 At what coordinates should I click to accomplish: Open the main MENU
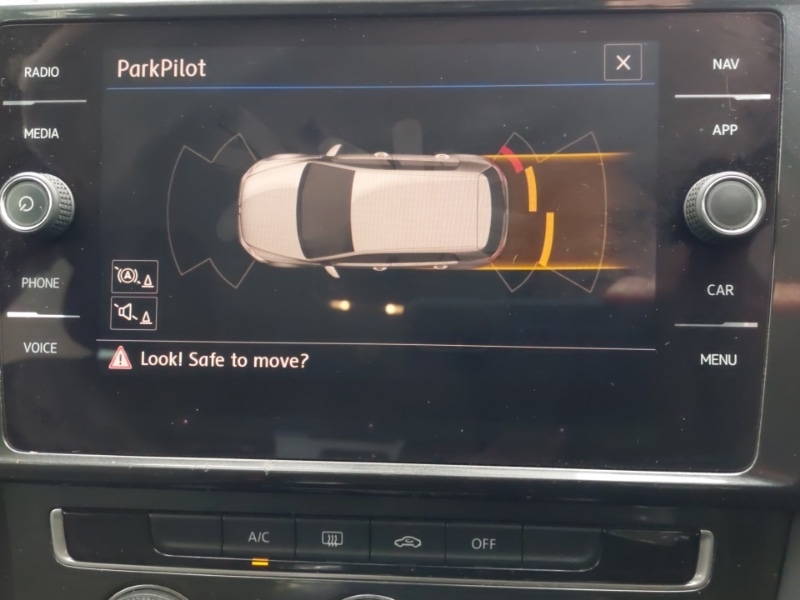coord(718,359)
